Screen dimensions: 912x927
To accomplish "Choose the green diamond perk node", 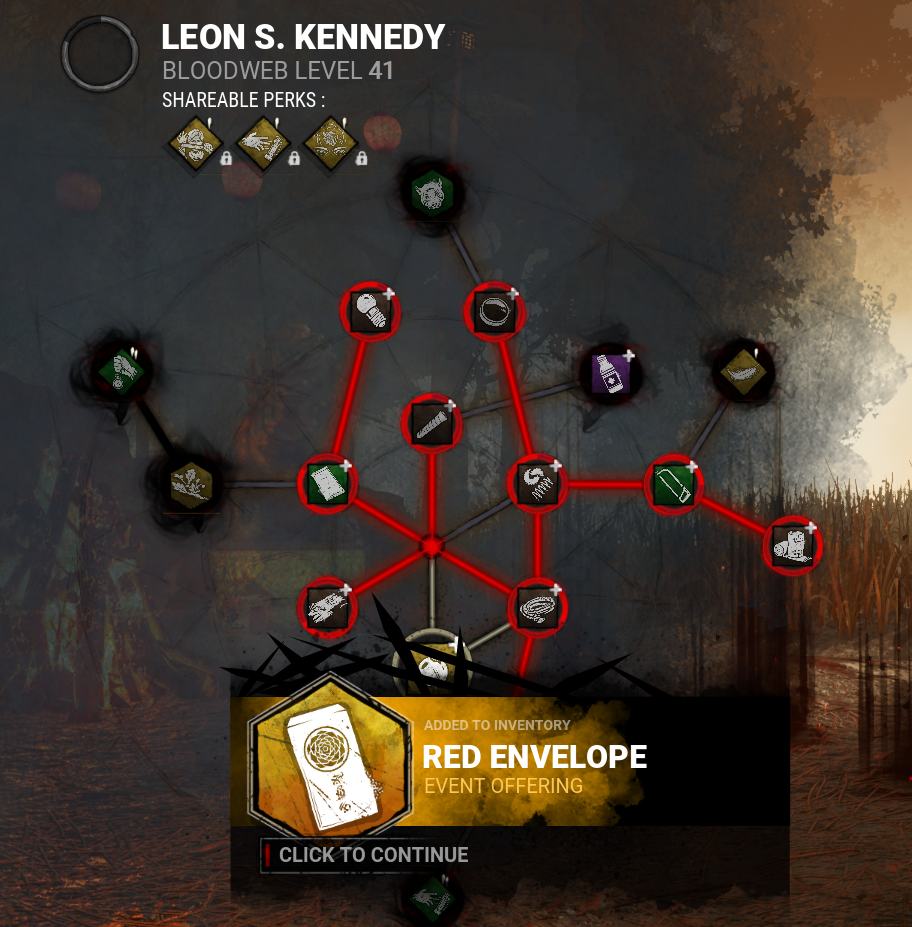I will pos(122,371).
